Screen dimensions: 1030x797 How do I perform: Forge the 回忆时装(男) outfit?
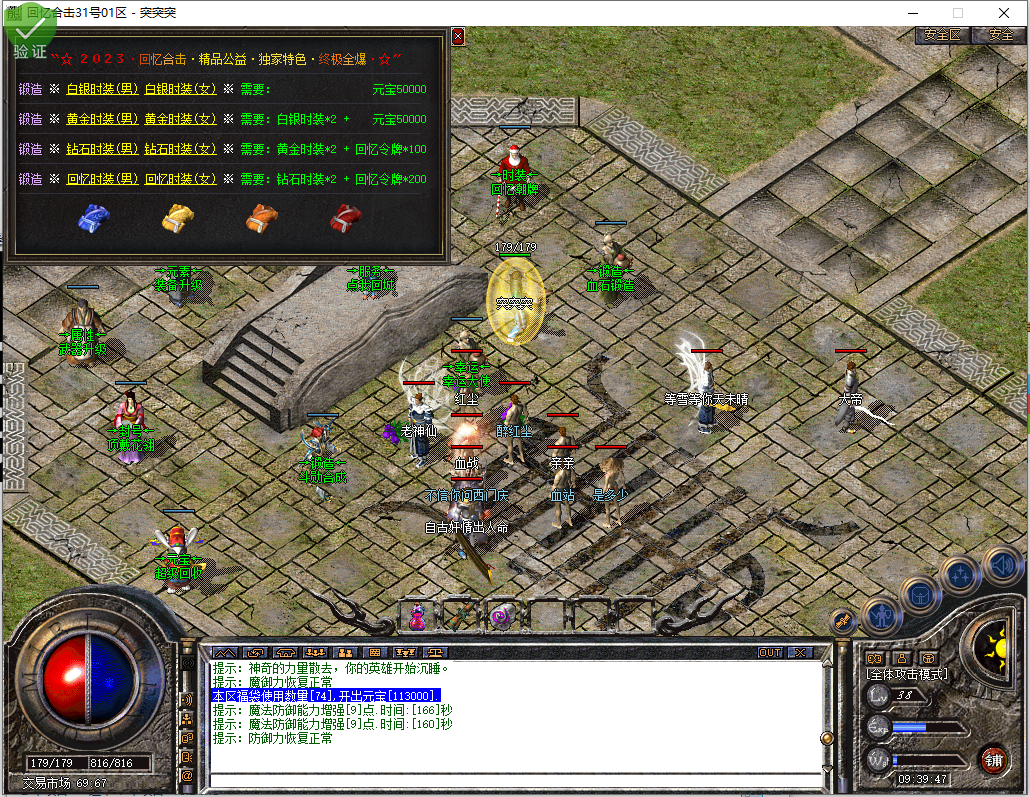[102, 179]
